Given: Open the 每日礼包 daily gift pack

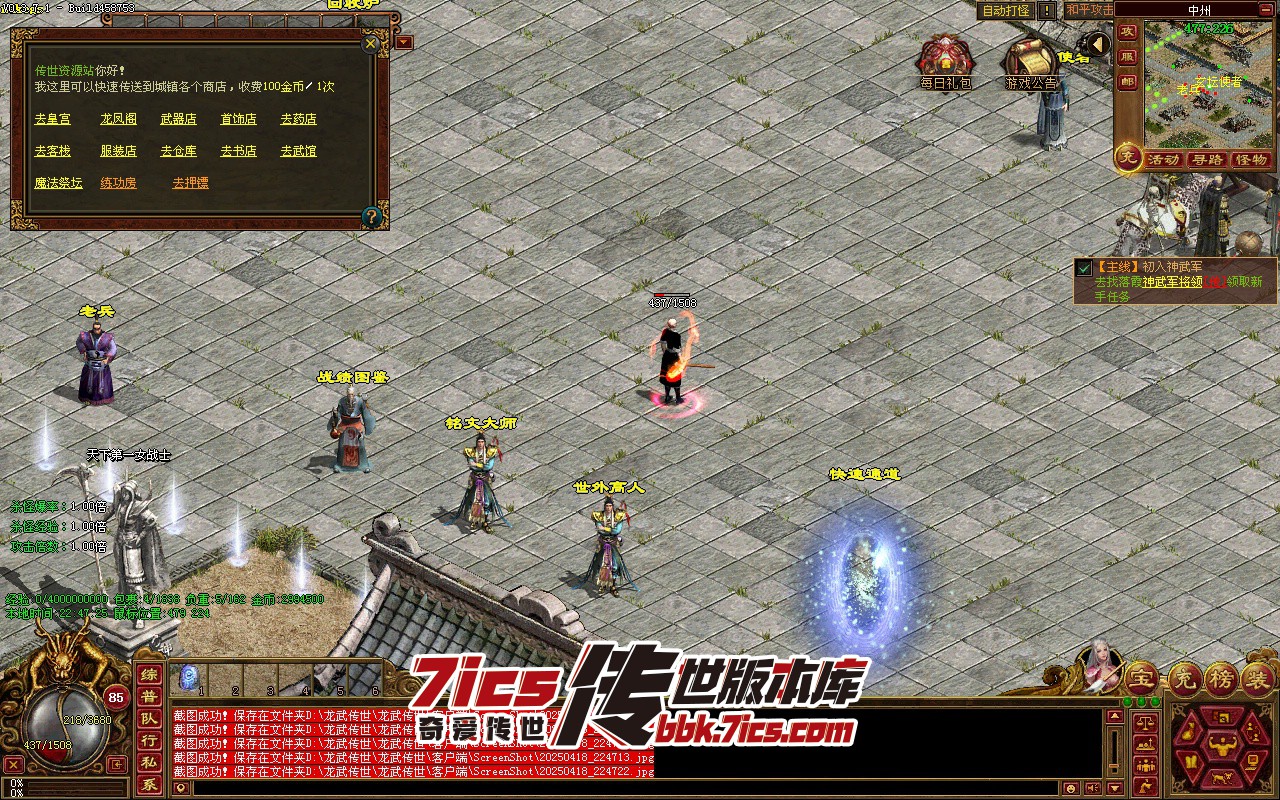Looking at the screenshot, I should (x=944, y=62).
